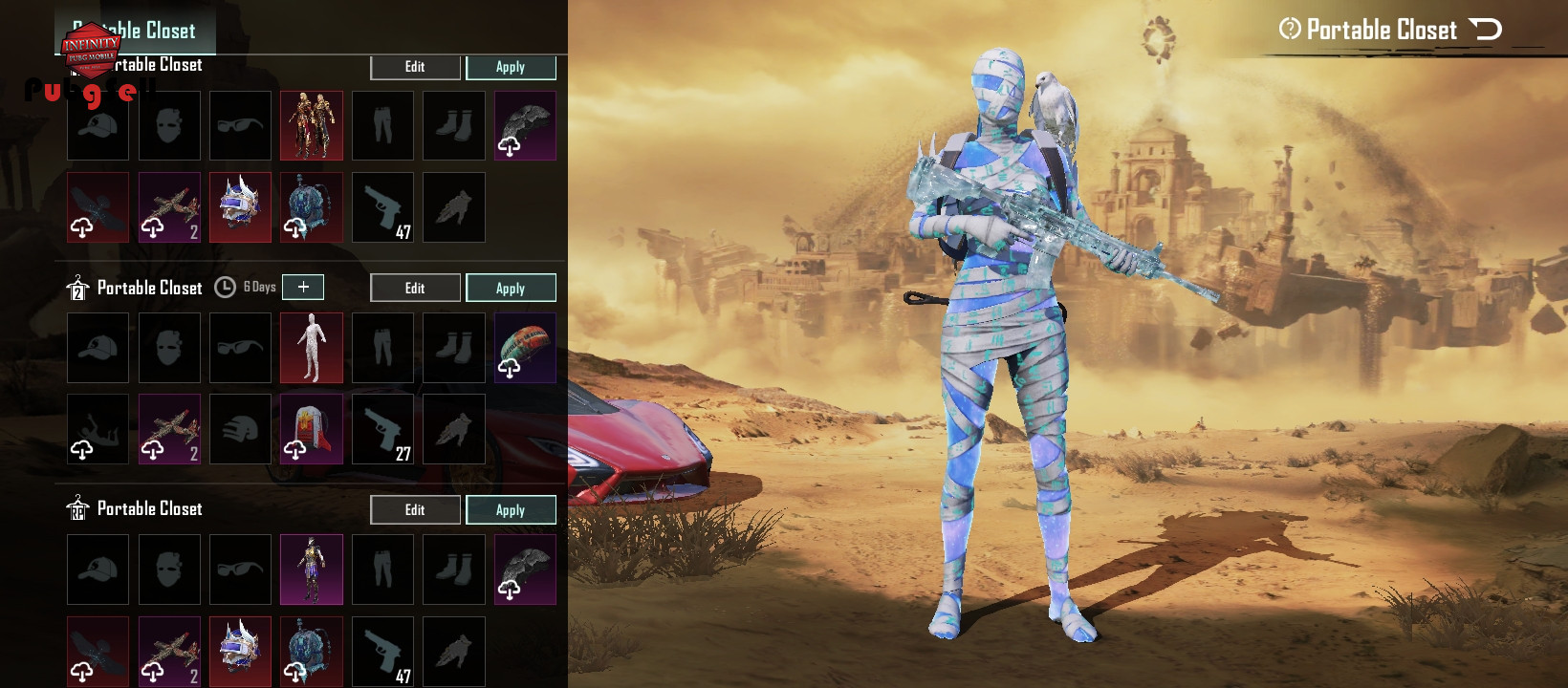Choose the green and red parachute slot
Image resolution: width=1568 pixels, height=688 pixels.
(x=525, y=348)
